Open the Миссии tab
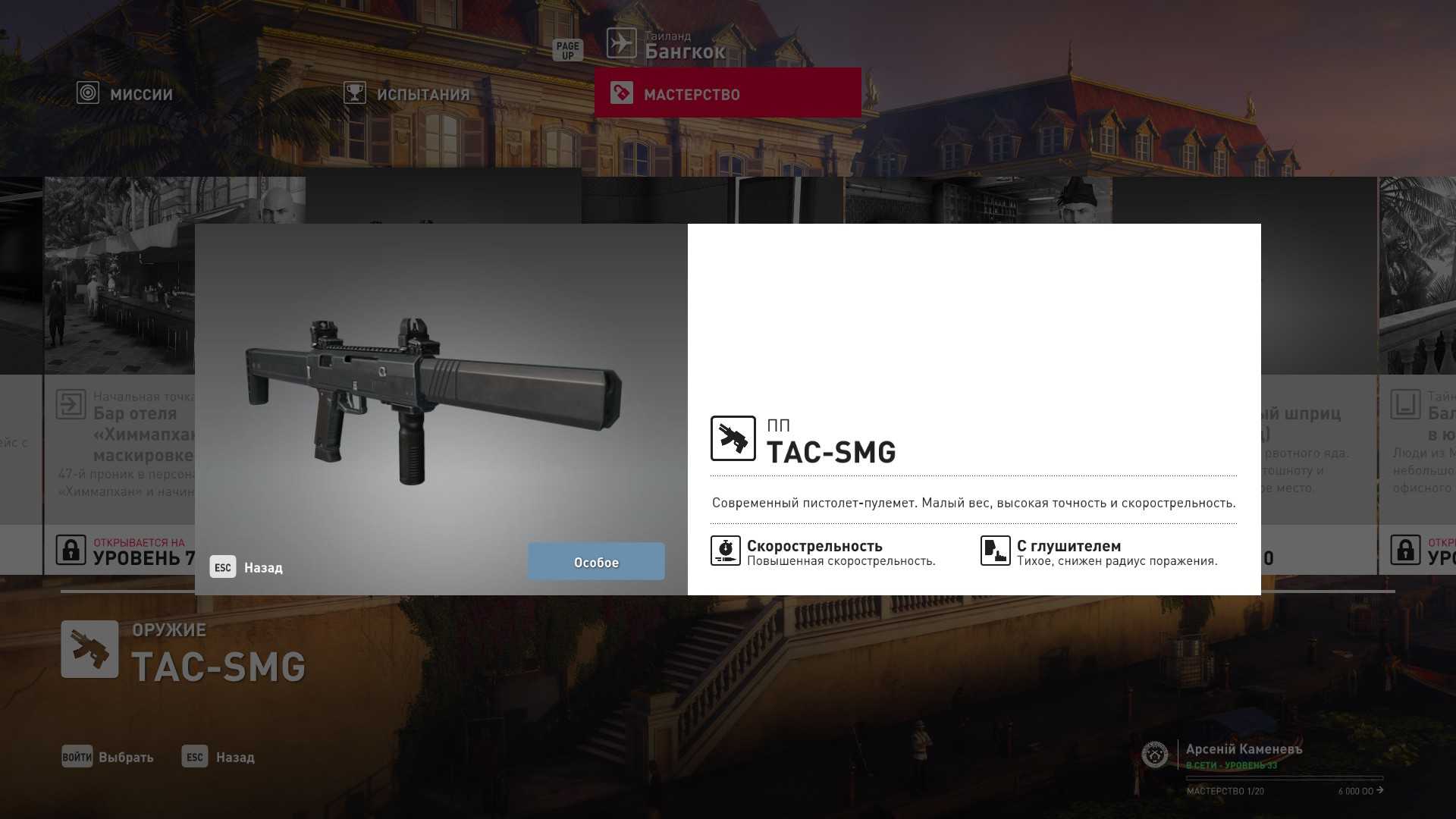 (x=126, y=94)
